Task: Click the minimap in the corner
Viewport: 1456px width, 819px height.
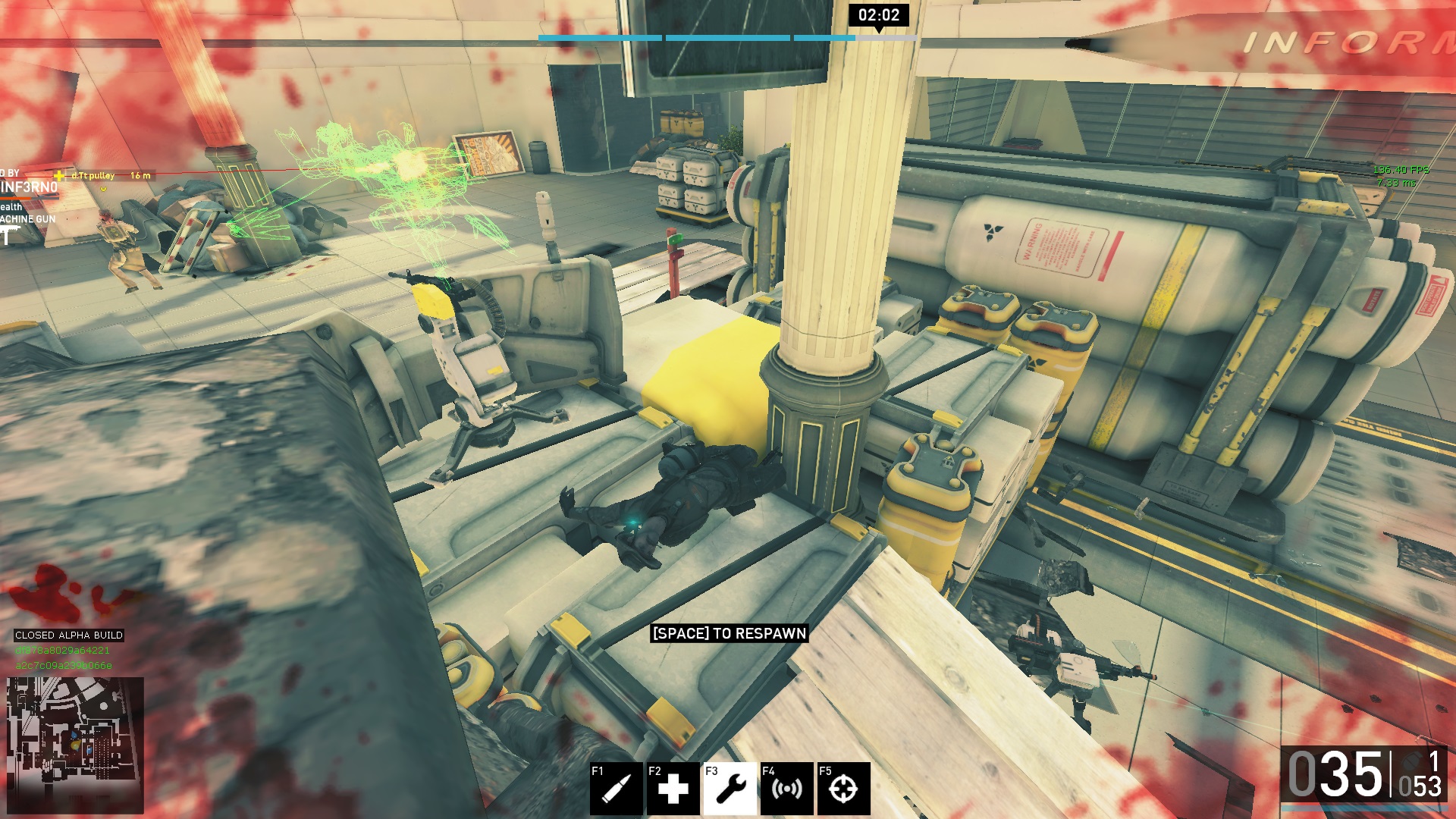Action: pyautogui.click(x=75, y=745)
